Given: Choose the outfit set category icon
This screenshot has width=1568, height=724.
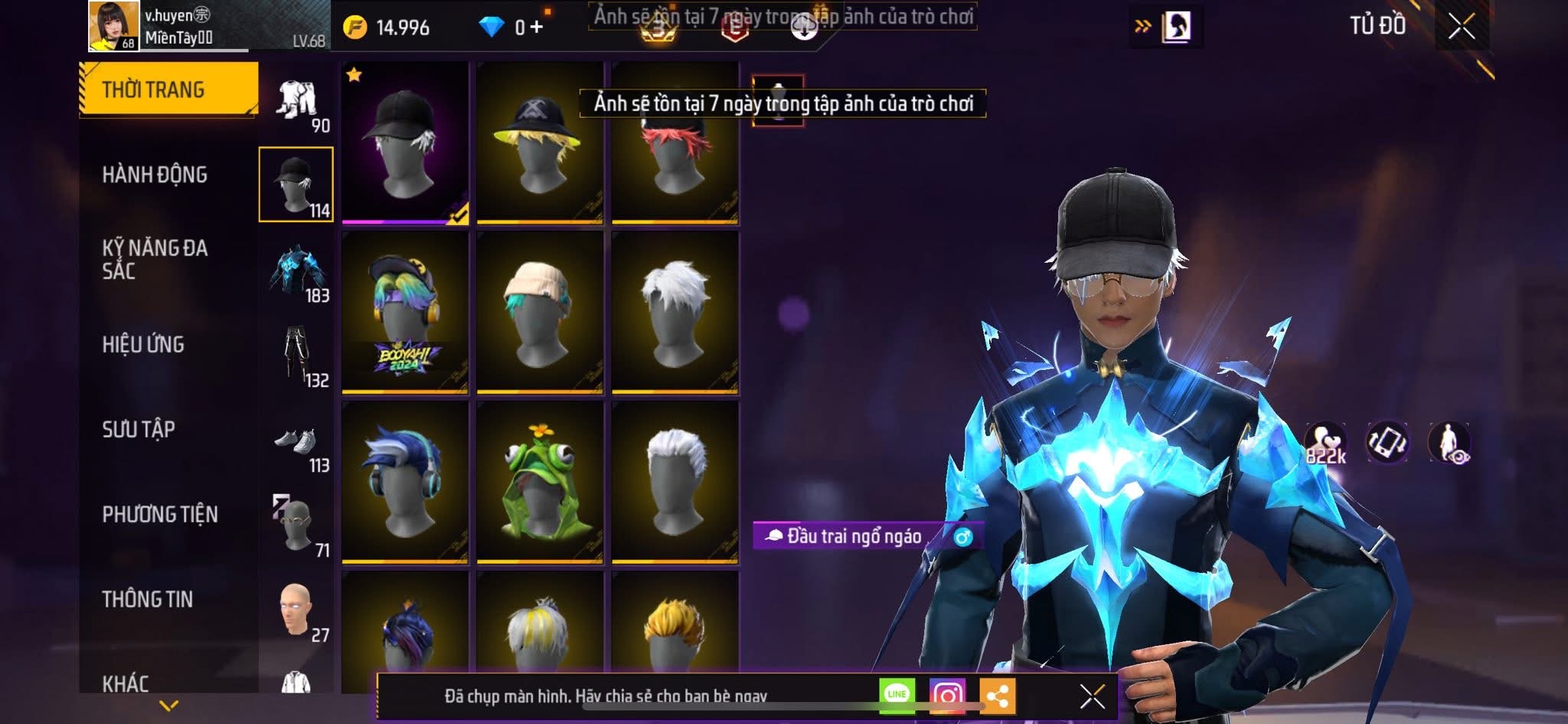Looking at the screenshot, I should coord(296,101).
